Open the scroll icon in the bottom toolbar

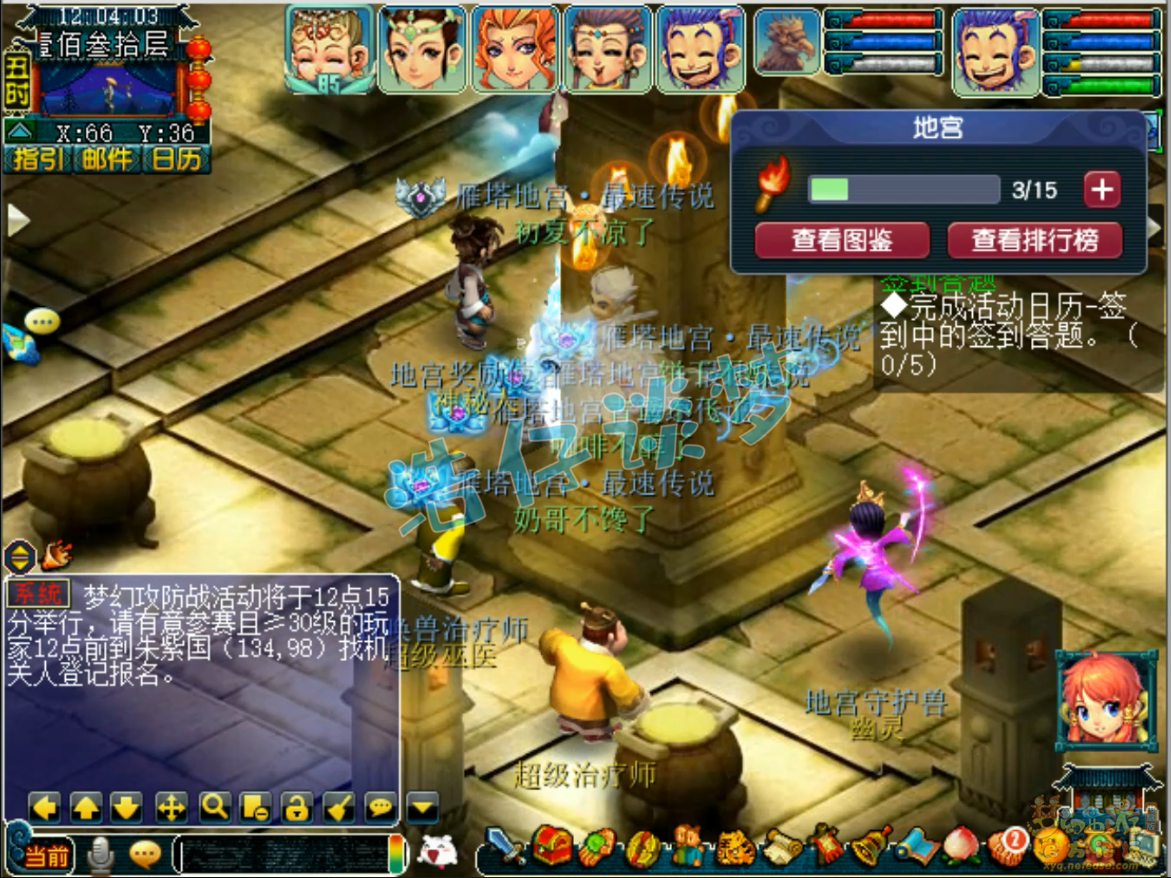(783, 848)
